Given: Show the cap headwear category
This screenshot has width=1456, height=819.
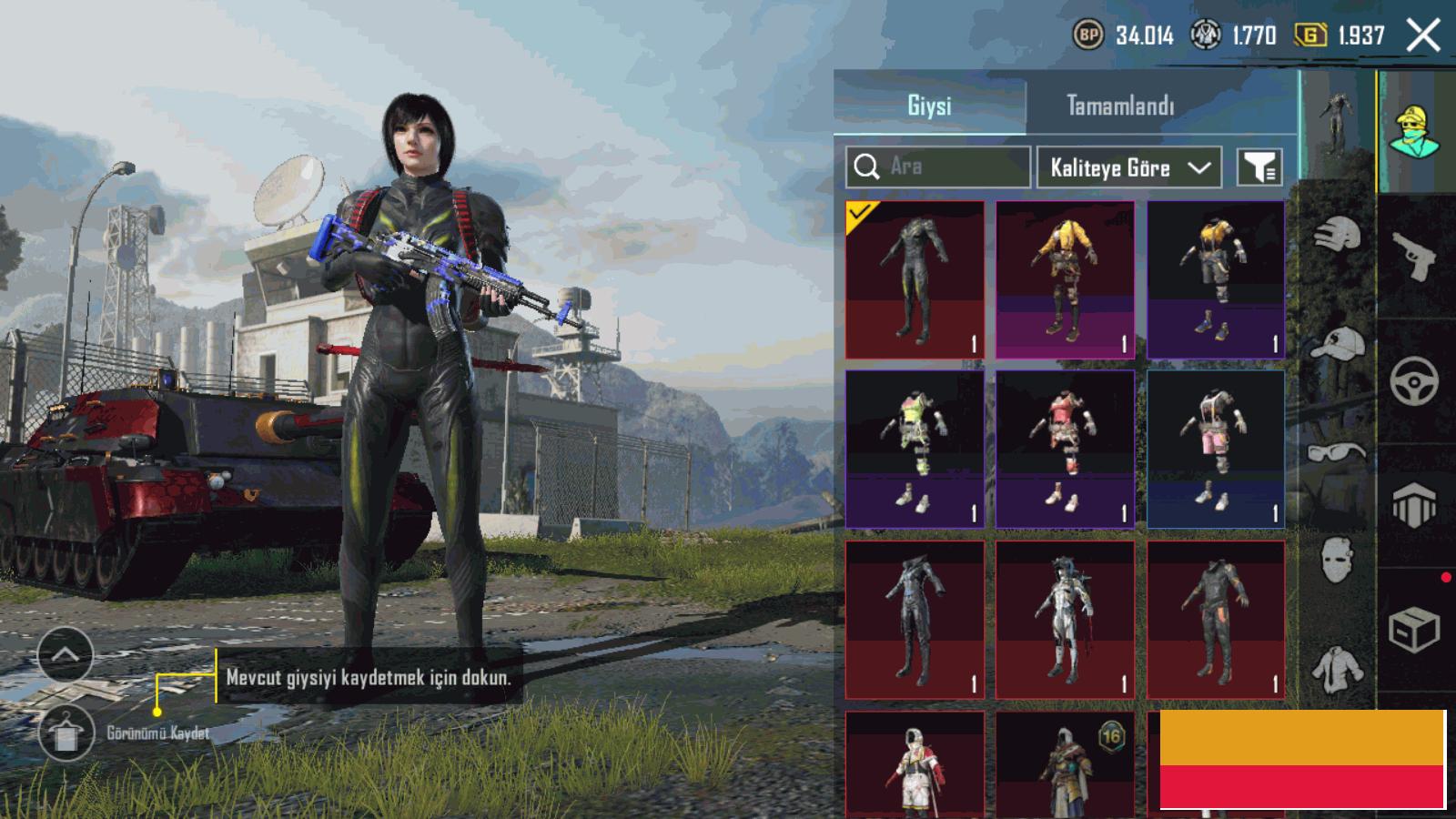Looking at the screenshot, I should pyautogui.click(x=1338, y=344).
